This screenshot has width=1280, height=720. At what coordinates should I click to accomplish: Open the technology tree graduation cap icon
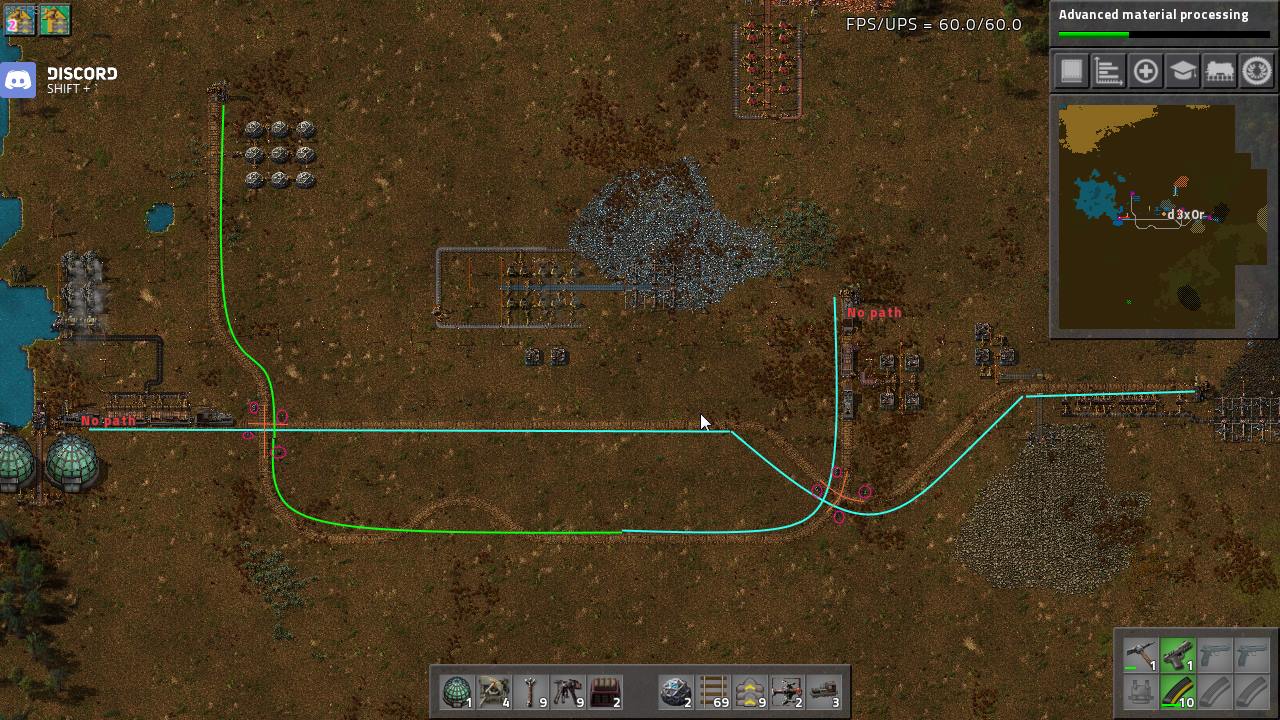point(1180,71)
